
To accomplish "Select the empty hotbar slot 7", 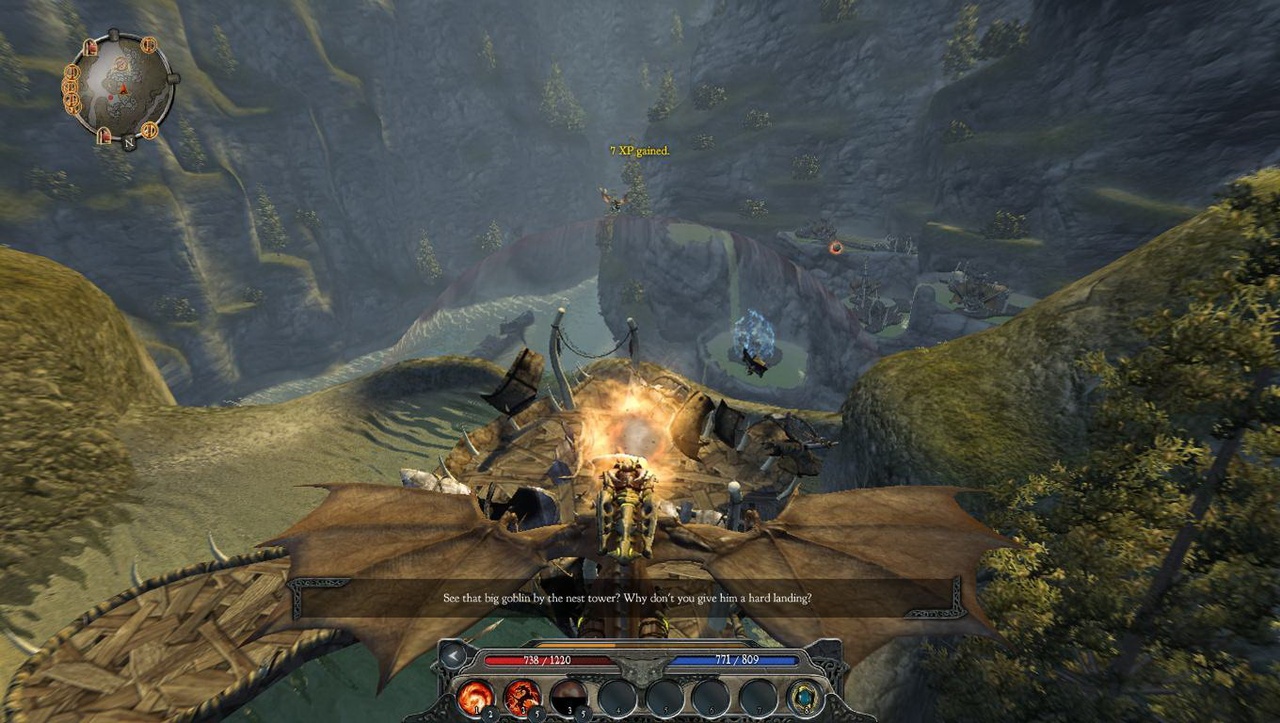I will click(756, 697).
